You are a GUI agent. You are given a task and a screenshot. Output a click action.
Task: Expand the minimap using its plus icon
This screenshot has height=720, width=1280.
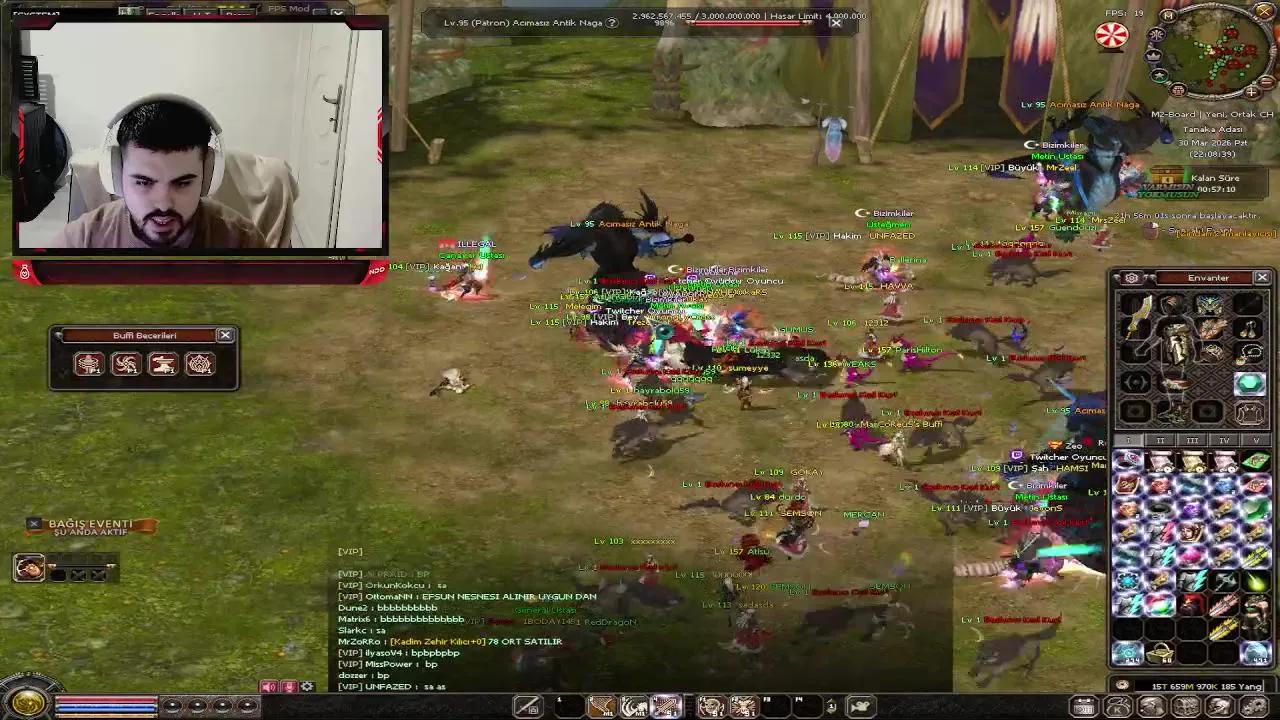(x=1251, y=92)
